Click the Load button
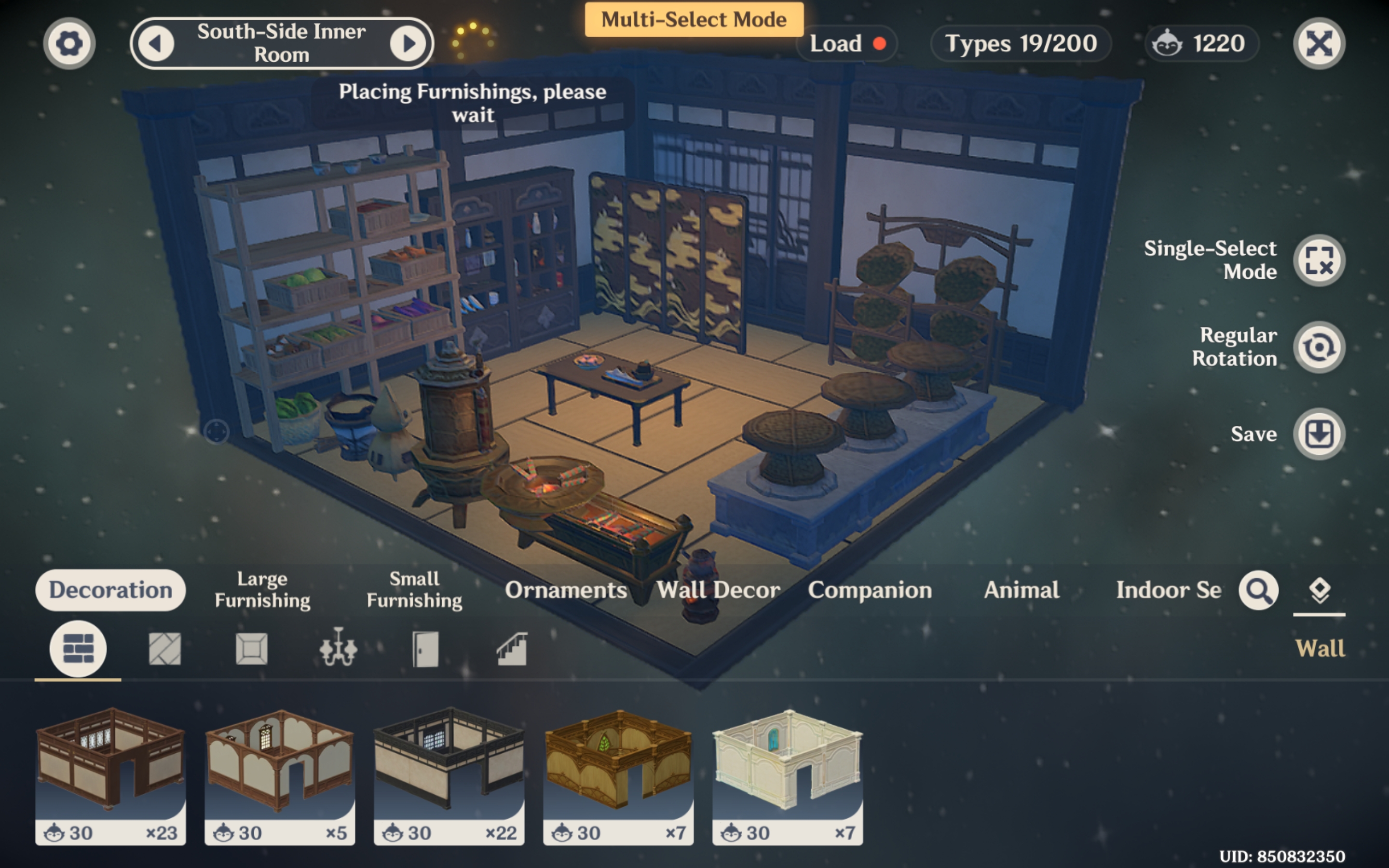Image resolution: width=1389 pixels, height=868 pixels. pos(835,43)
